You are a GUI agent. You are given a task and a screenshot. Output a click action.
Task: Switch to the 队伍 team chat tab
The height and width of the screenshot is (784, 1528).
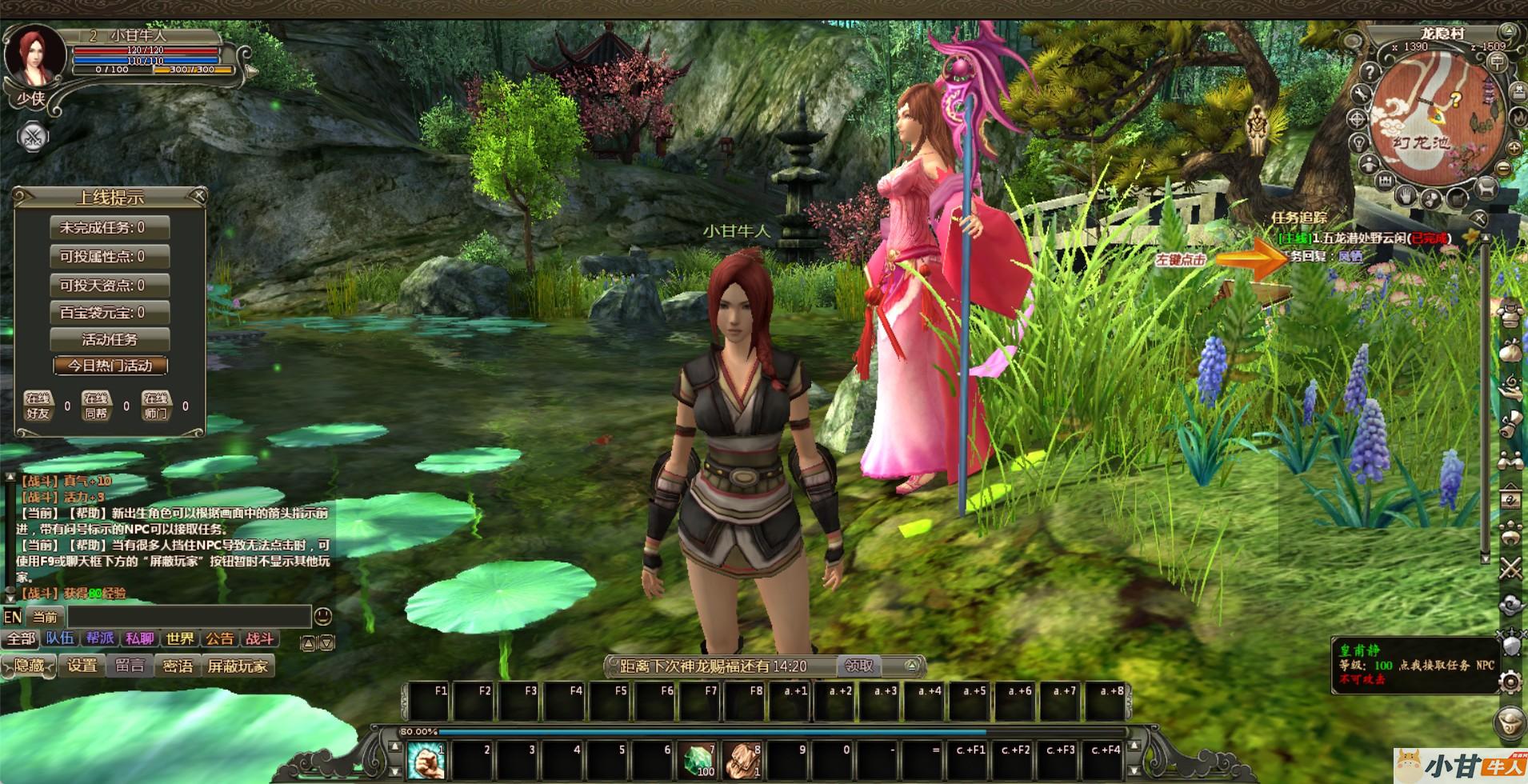click(60, 638)
